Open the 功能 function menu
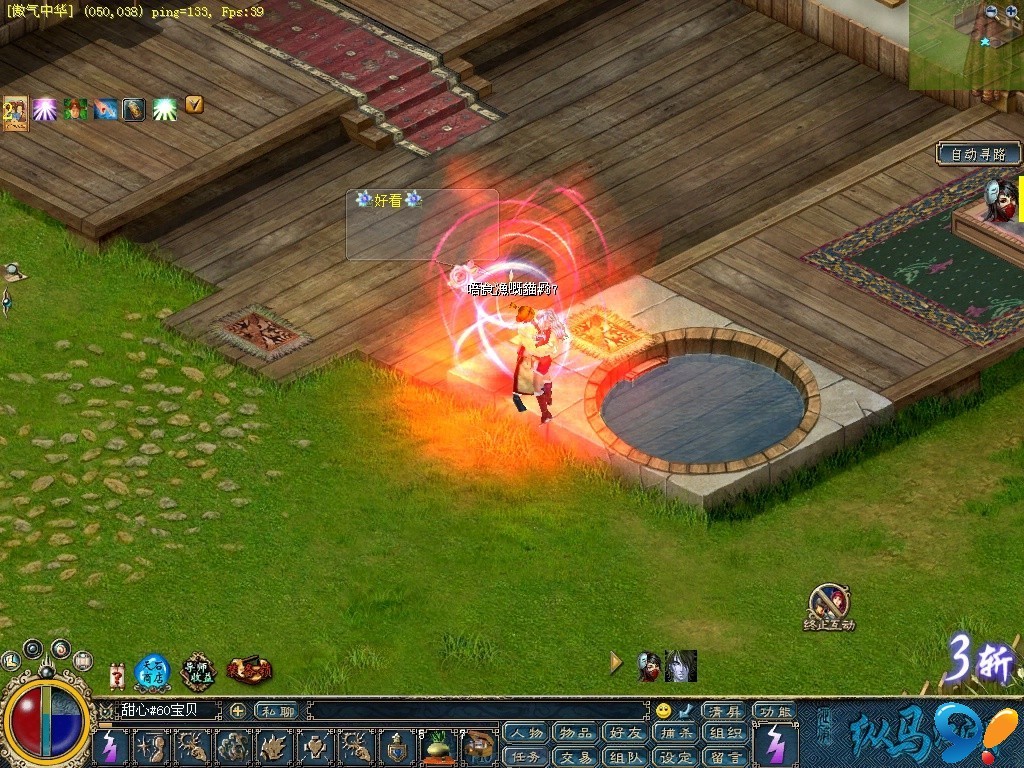1024x768 pixels. [x=774, y=711]
